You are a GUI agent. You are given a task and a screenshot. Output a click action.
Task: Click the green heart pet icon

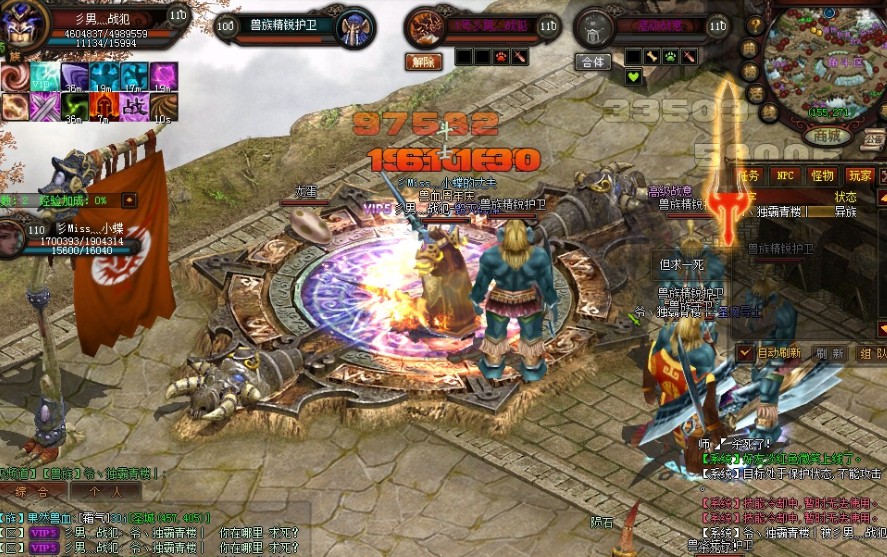point(633,77)
